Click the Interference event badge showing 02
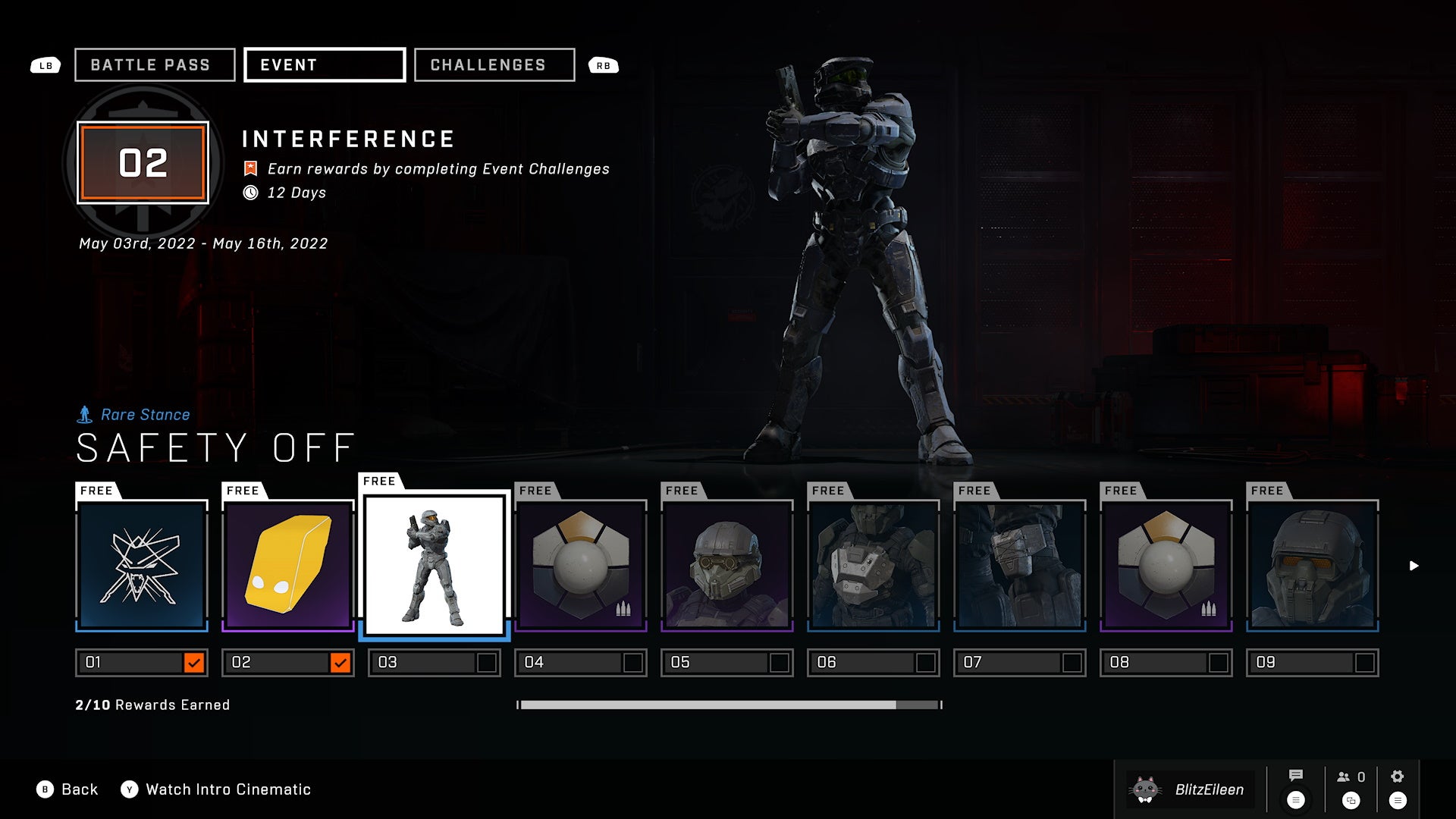Image resolution: width=1456 pixels, height=819 pixels. tap(143, 161)
